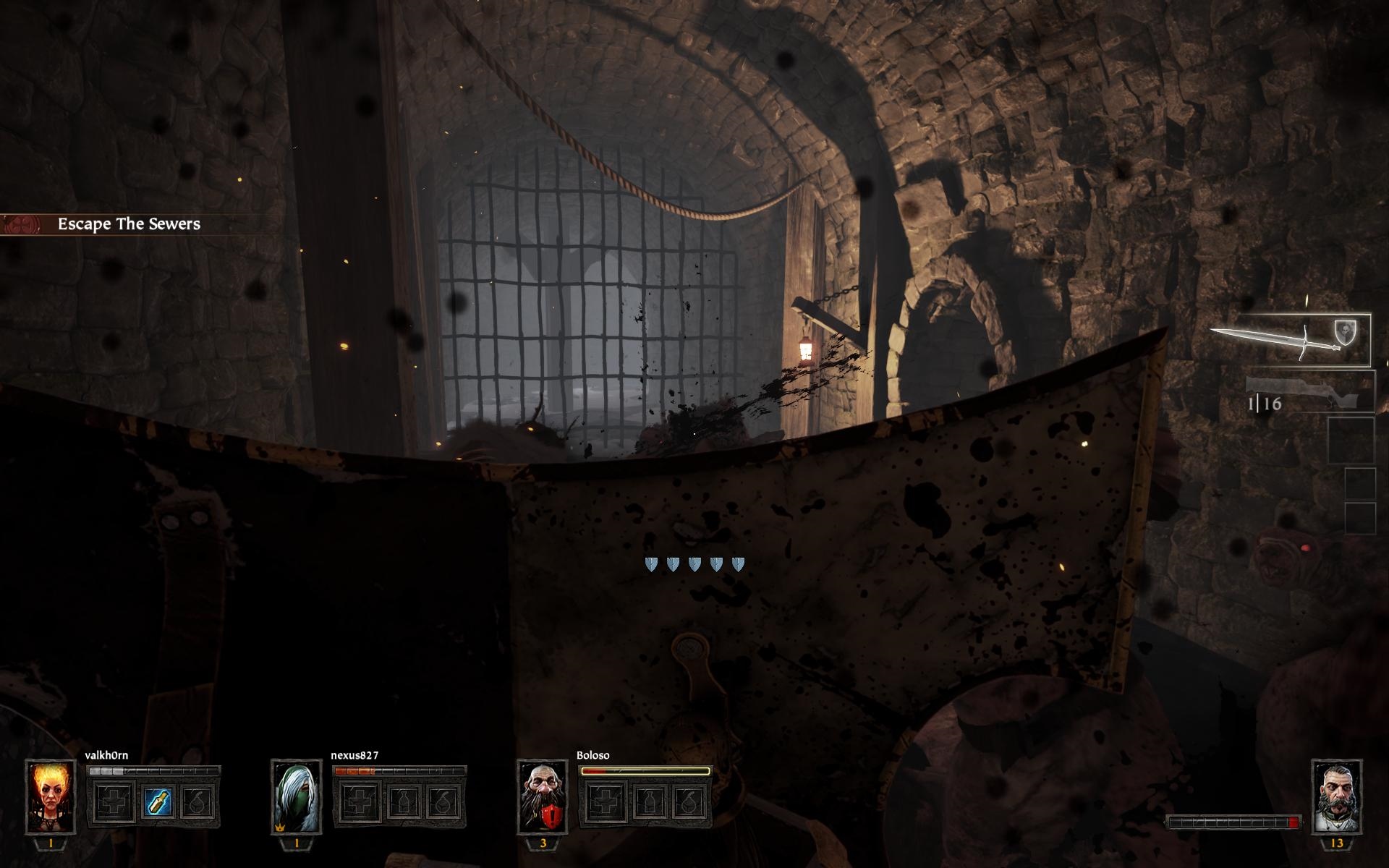1389x868 pixels.
Task: Click the Escape The Sewers objective tracker
Action: point(129,224)
